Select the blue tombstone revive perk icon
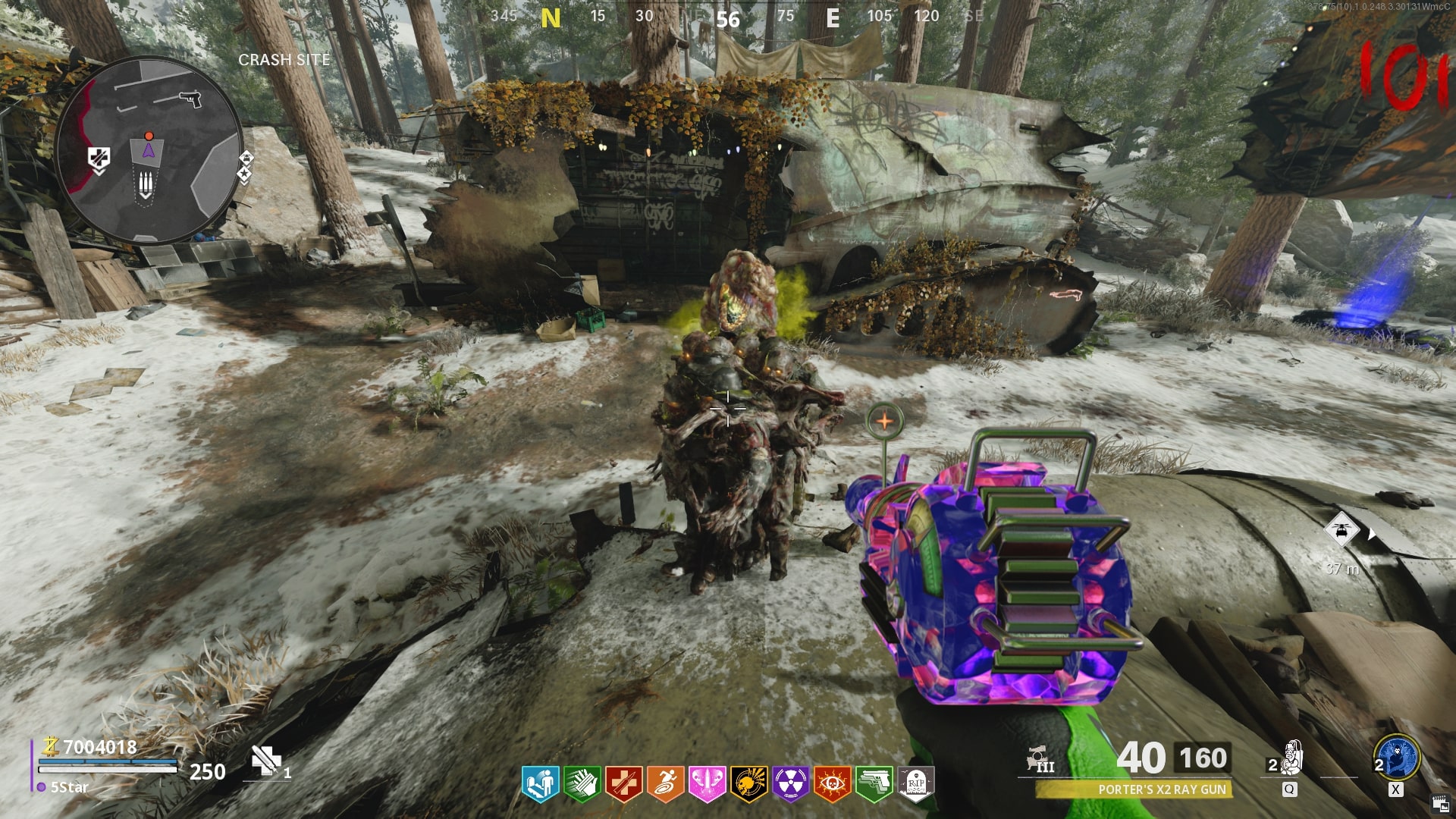The image size is (1456, 819). pyautogui.click(x=540, y=783)
